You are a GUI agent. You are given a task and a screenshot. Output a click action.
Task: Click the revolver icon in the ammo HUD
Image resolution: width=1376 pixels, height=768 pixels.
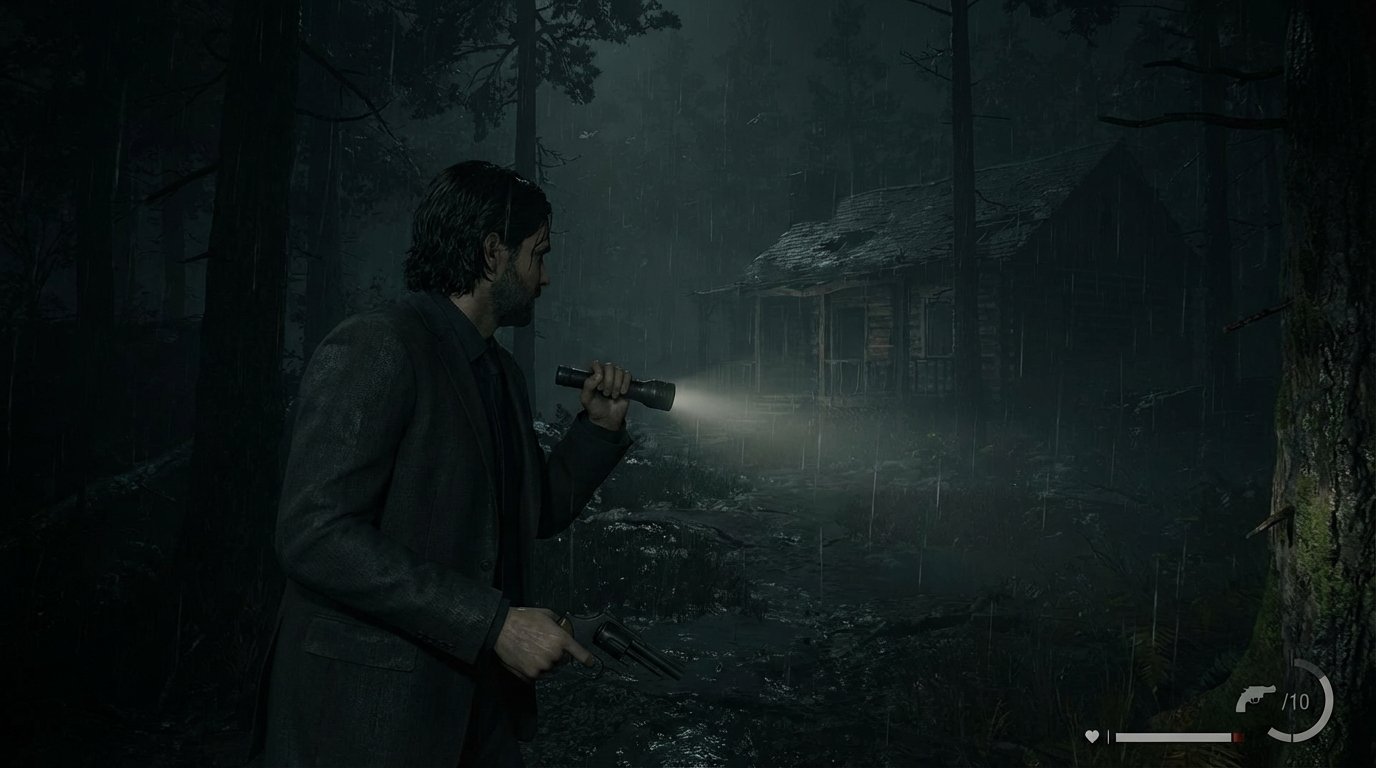click(x=1256, y=698)
